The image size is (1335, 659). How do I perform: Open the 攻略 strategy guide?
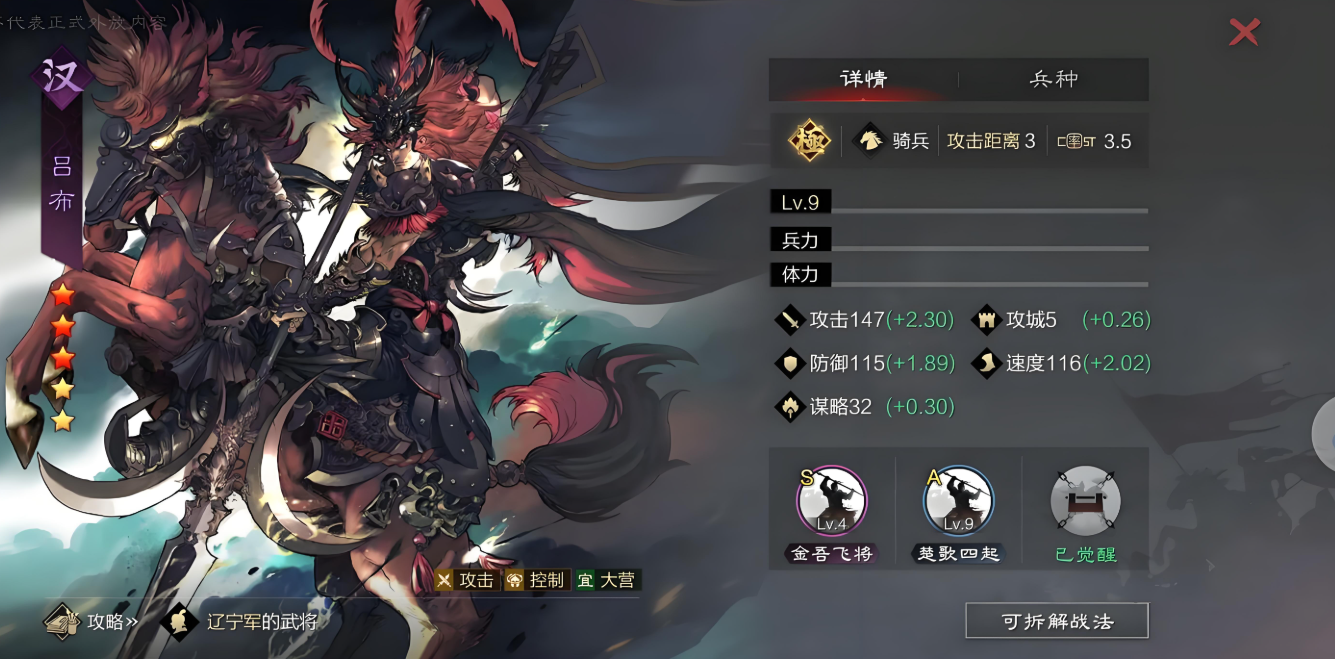(x=92, y=622)
